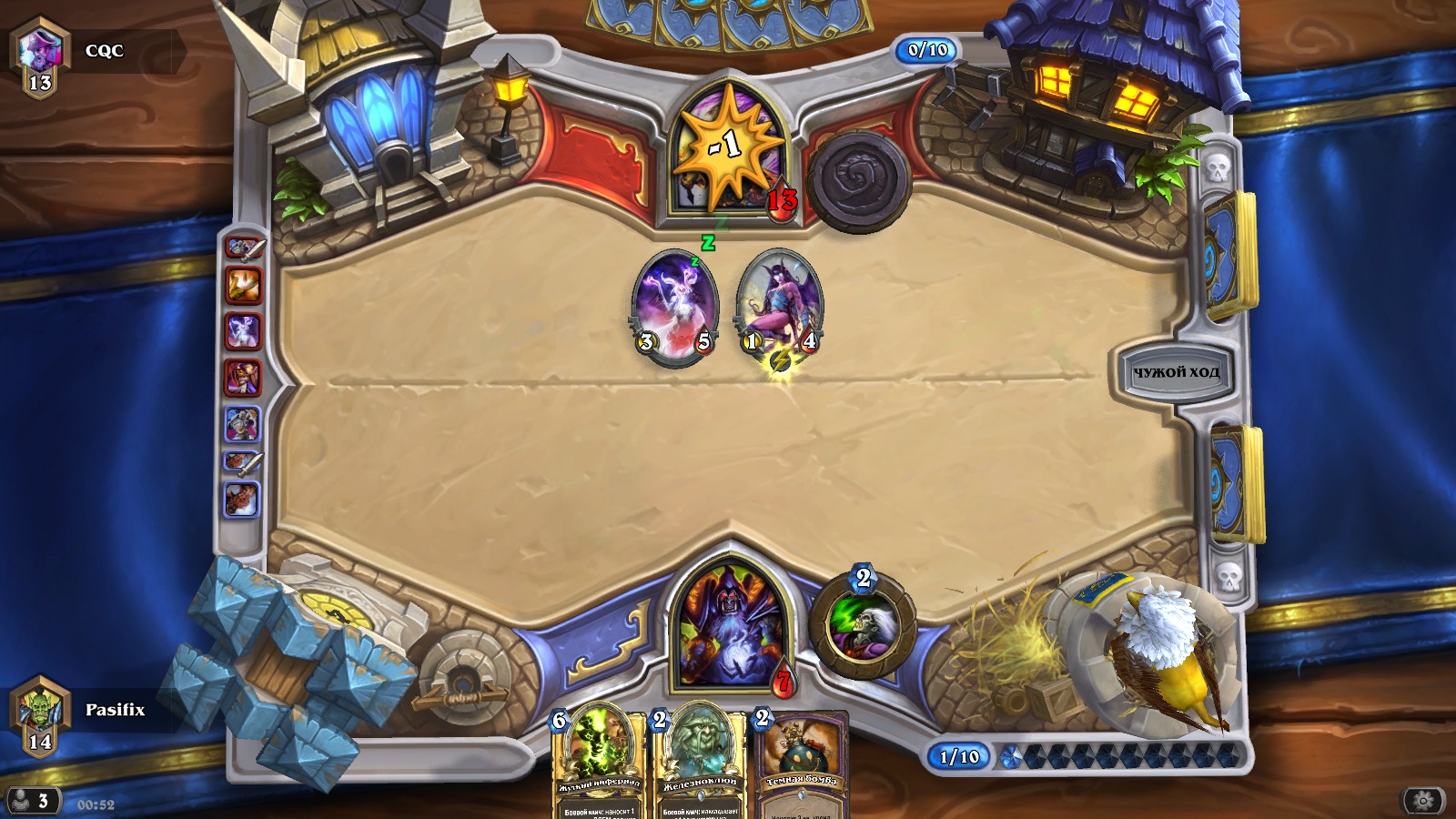This screenshot has width=1456, height=819.
Task: Choose the Темная бомба spell card
Action: 801,763
